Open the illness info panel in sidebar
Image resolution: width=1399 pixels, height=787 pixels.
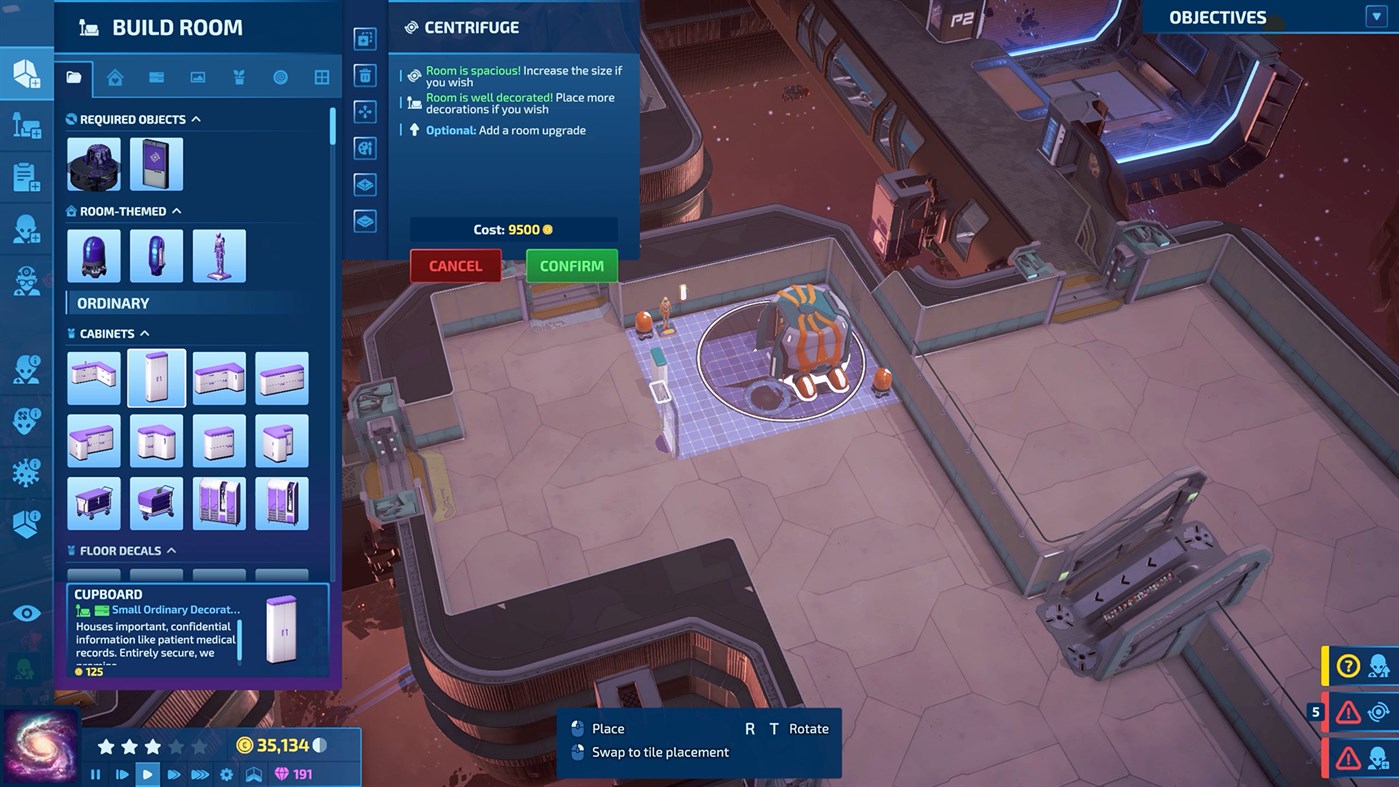[27, 473]
